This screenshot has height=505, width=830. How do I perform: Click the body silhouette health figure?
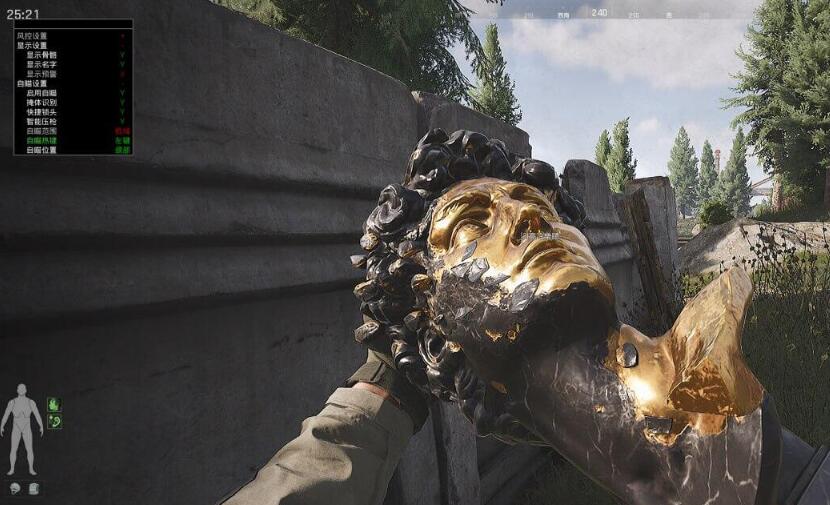tap(20, 429)
